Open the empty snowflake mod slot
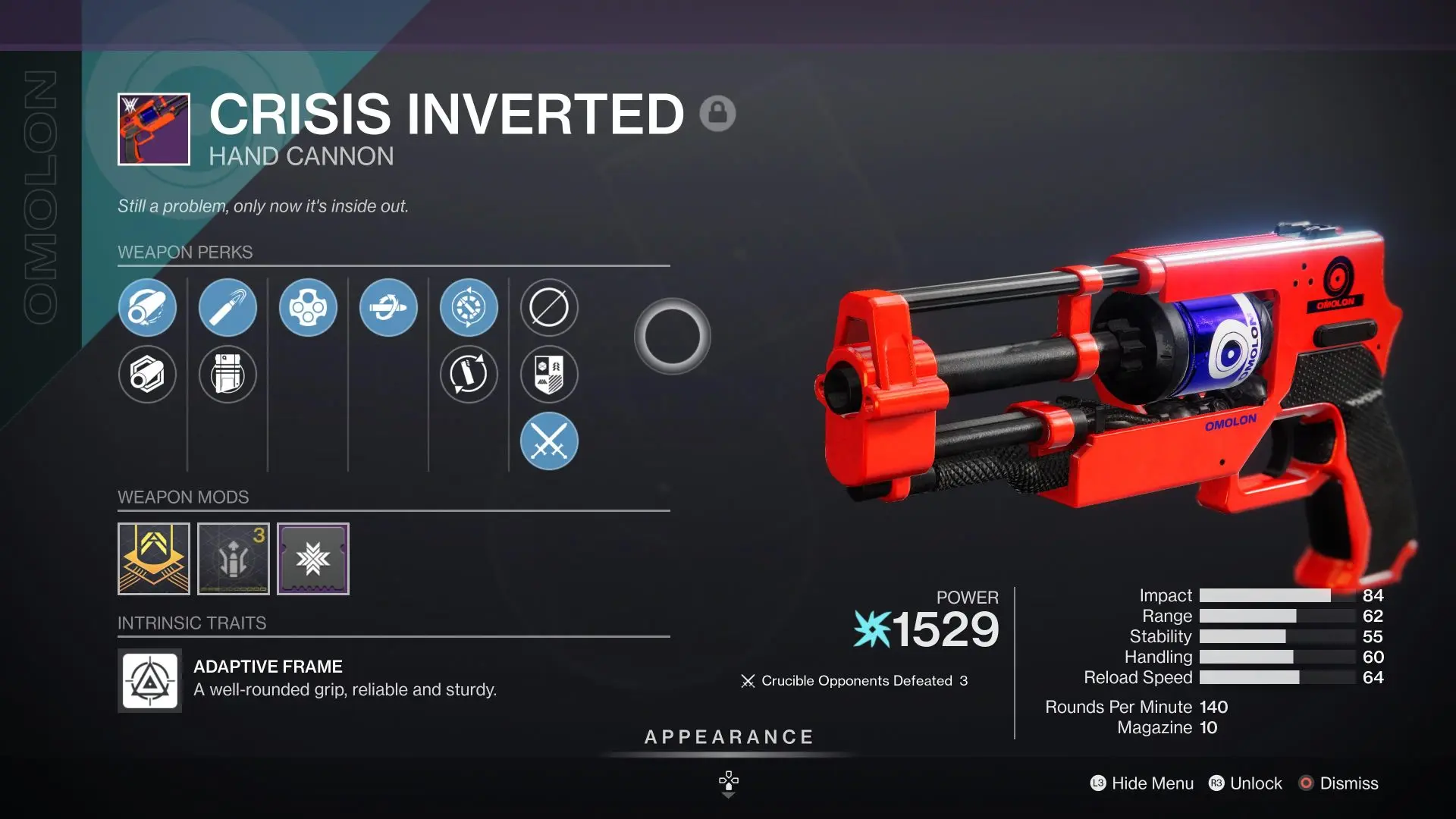1456x819 pixels. tap(313, 559)
